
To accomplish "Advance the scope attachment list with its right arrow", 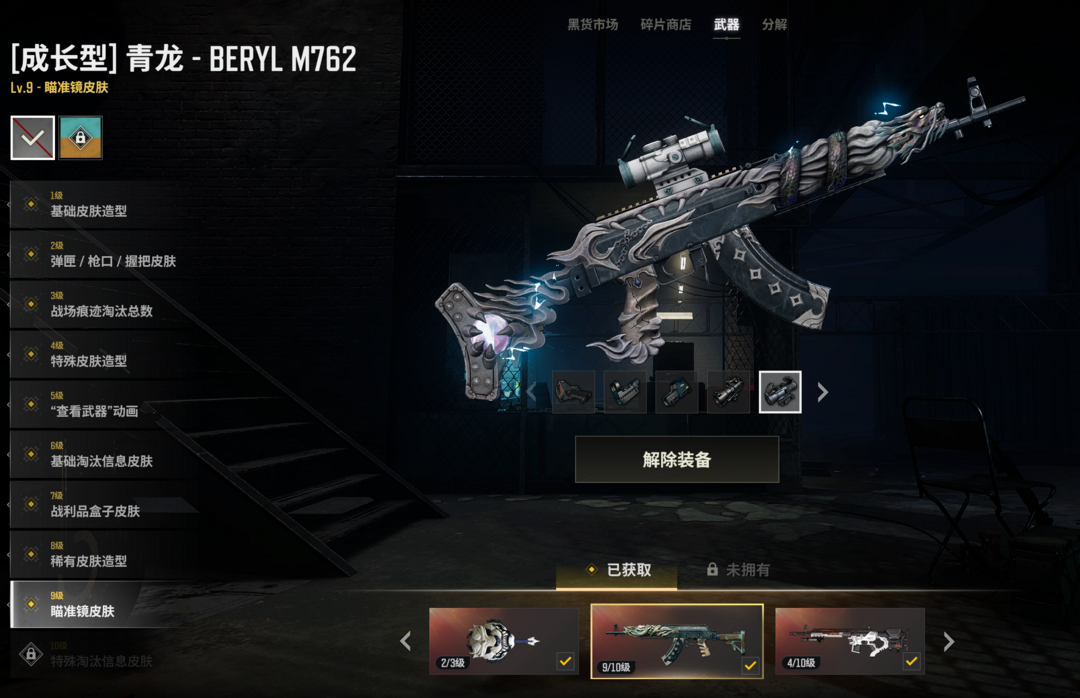I will [823, 393].
